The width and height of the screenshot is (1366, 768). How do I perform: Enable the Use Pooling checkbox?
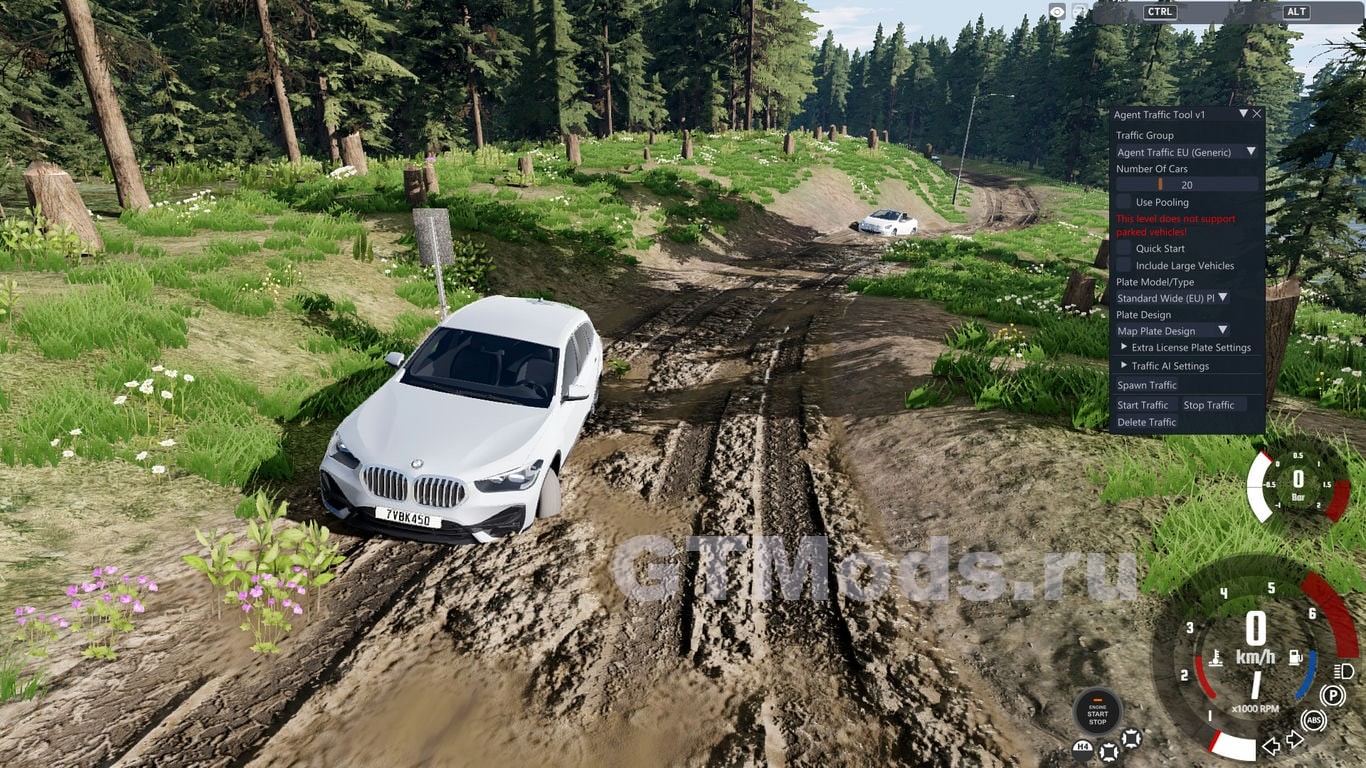pos(1124,202)
